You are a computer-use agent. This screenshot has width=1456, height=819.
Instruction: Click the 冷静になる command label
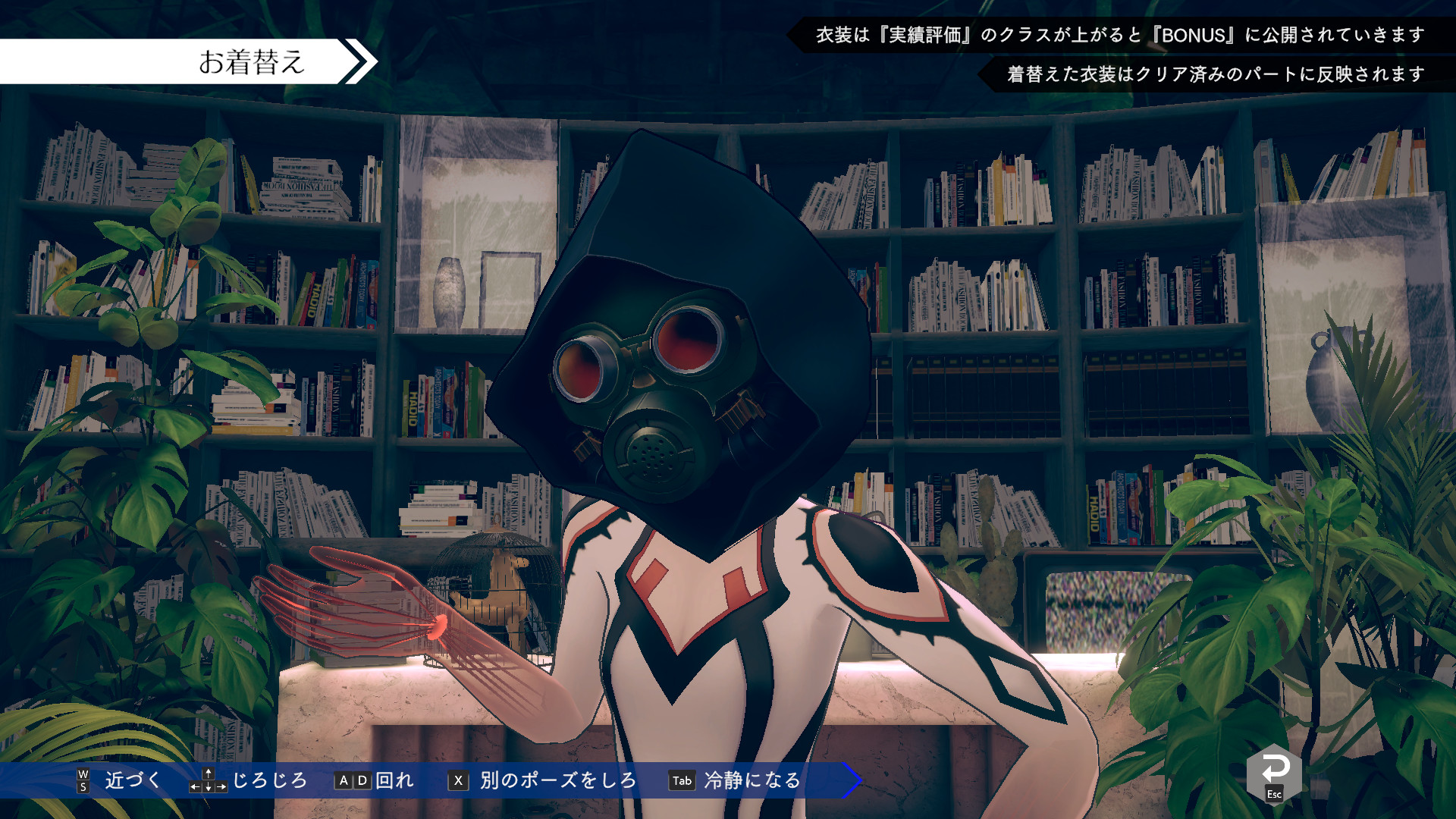(751, 780)
